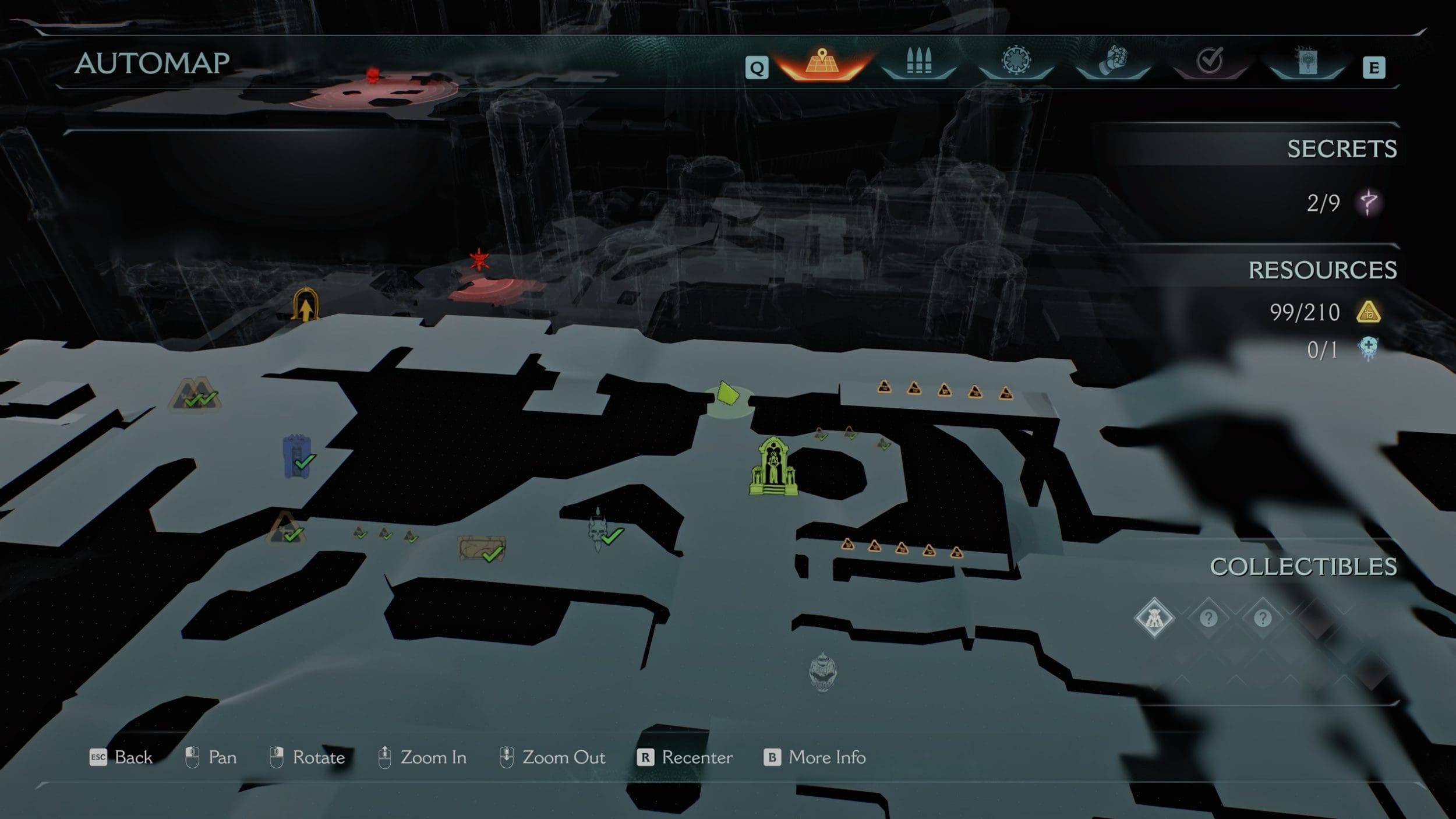1456x819 pixels.
Task: Click the golden gate arrow marker
Action: pos(305,305)
